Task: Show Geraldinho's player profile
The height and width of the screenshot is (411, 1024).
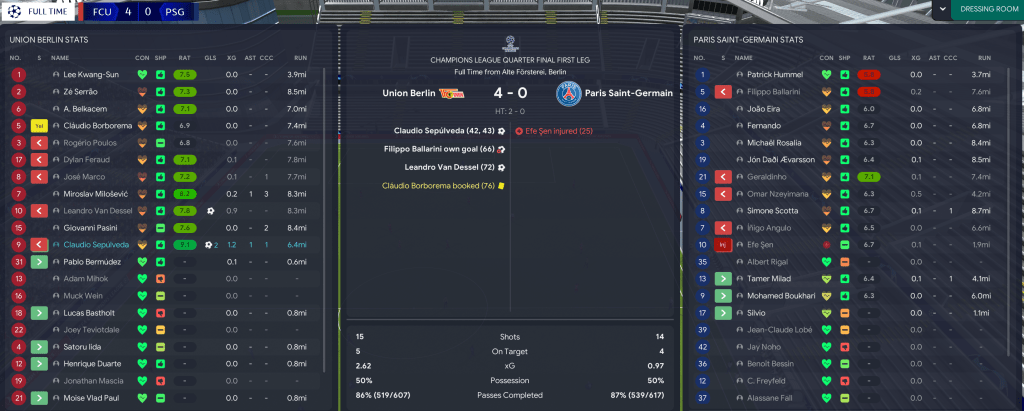Action: click(769, 176)
